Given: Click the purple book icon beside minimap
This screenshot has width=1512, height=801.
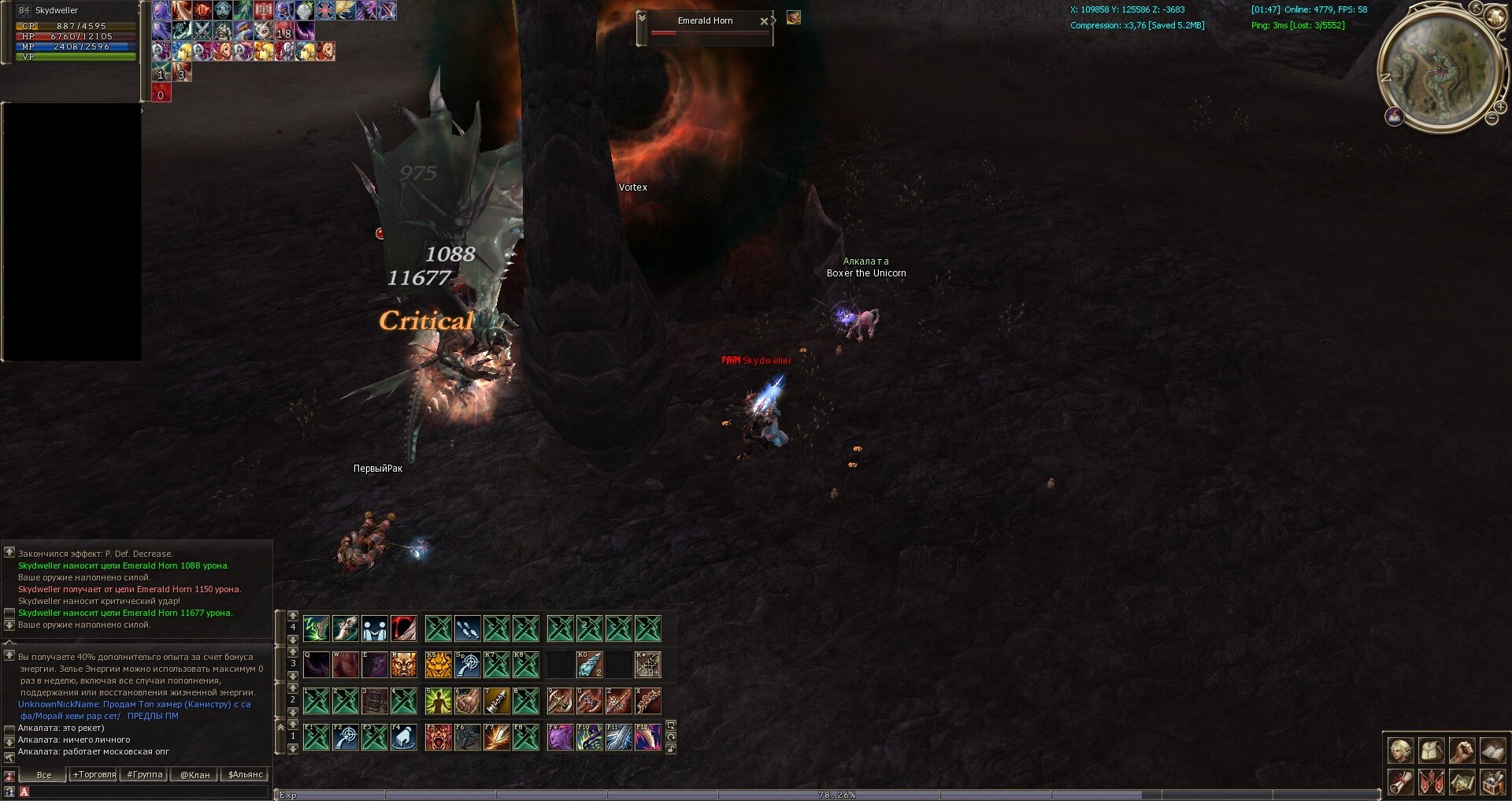Looking at the screenshot, I should point(1395,117).
